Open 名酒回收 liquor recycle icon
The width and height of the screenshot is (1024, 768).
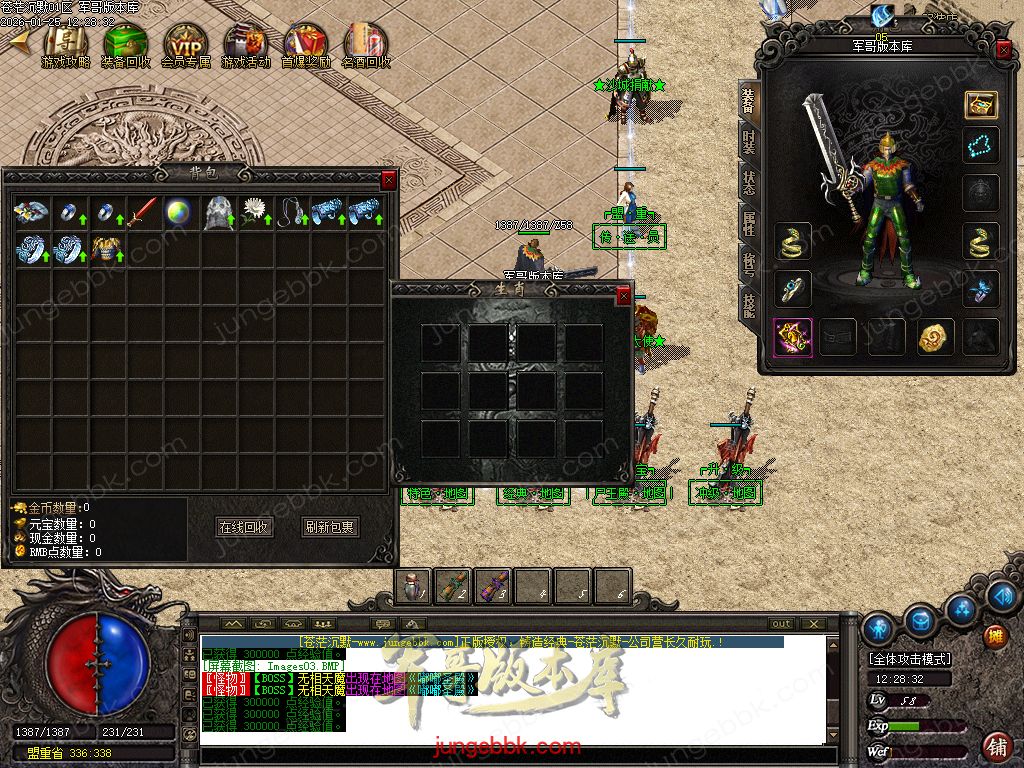[x=366, y=45]
